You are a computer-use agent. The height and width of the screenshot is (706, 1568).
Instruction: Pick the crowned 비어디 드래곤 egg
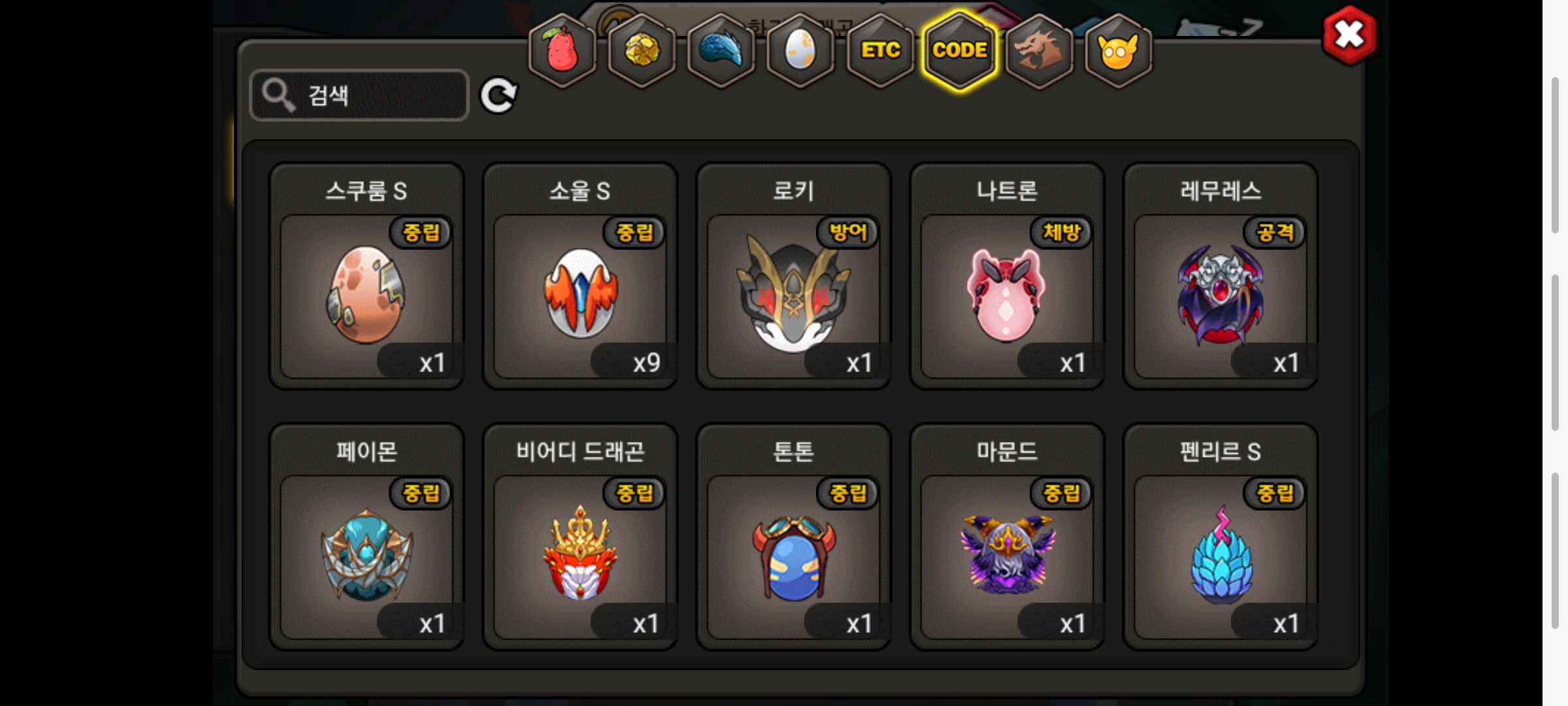point(580,556)
